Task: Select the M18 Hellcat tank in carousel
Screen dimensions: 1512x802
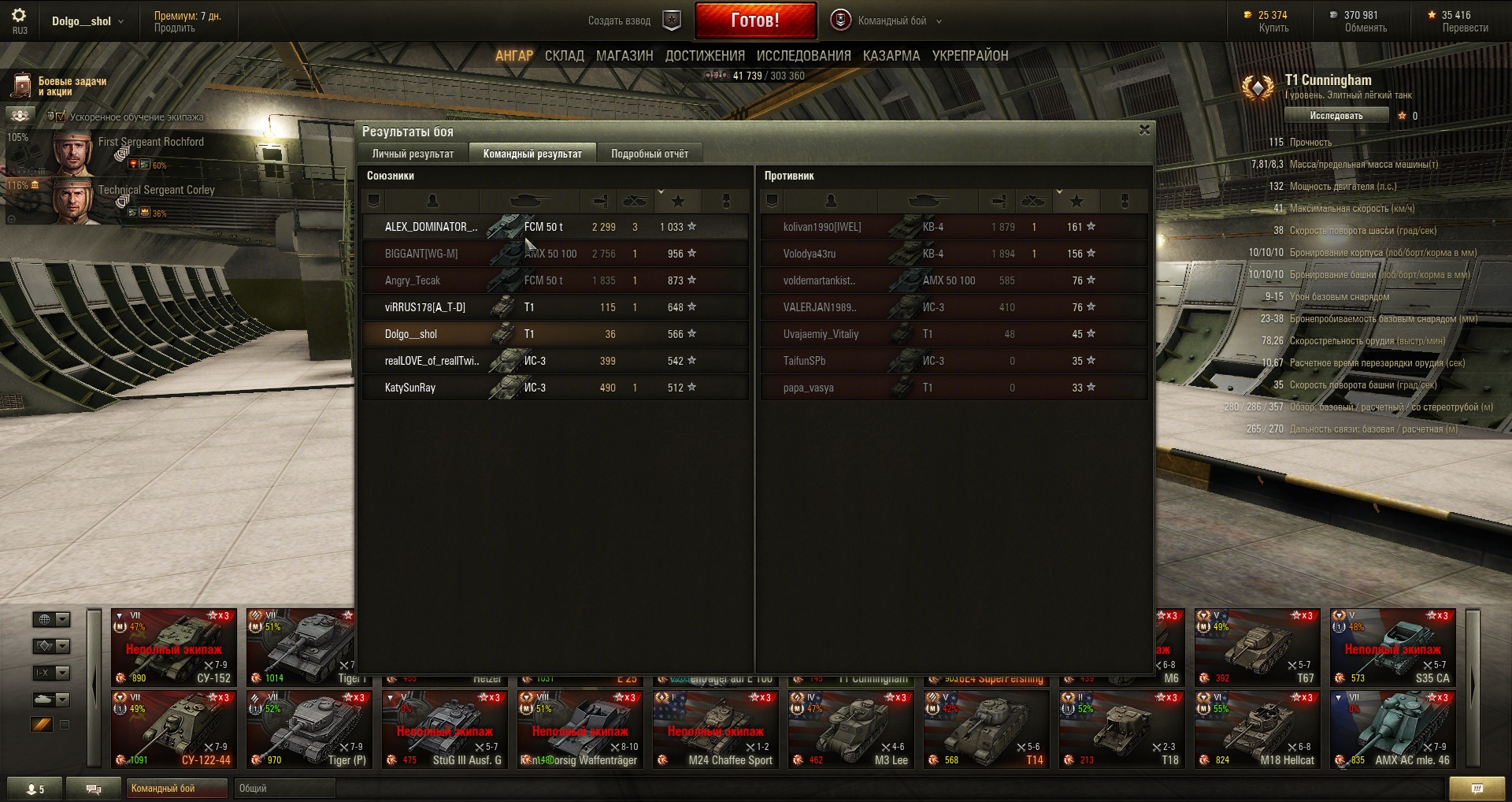Action: point(1258,730)
